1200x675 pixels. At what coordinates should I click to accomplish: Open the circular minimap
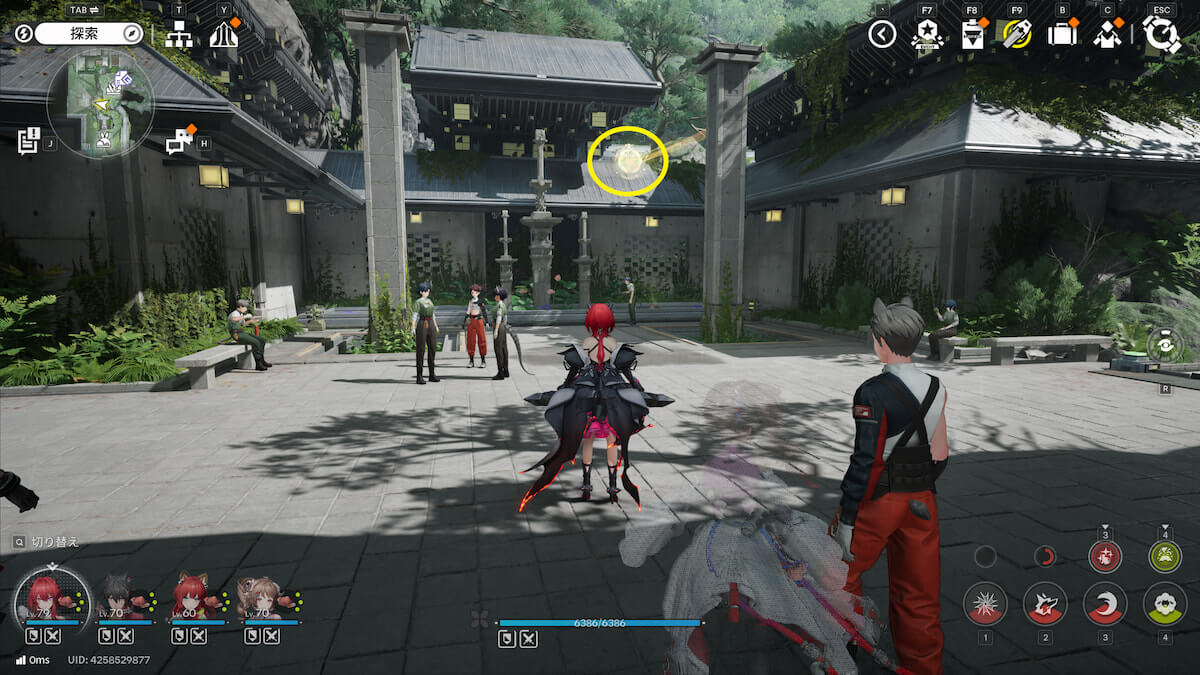[100, 102]
